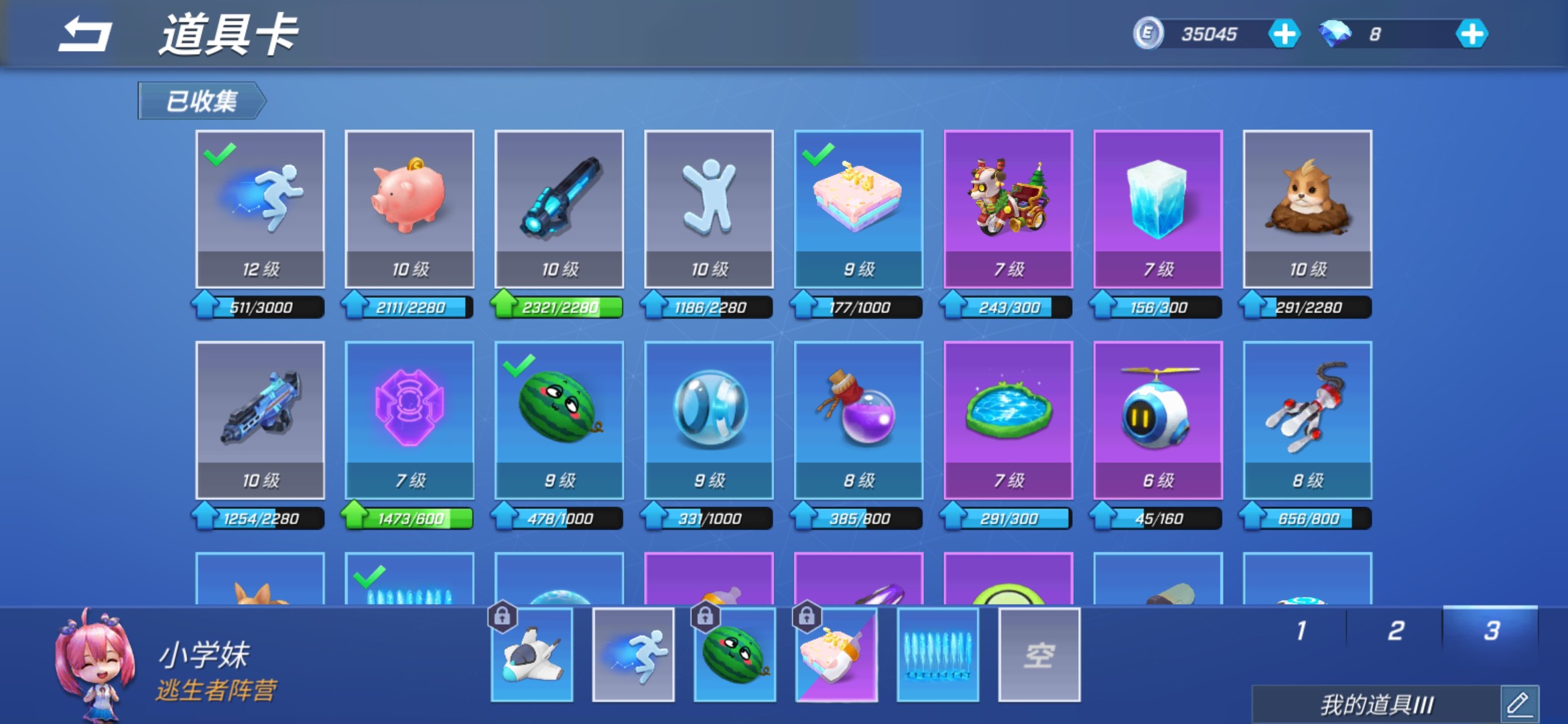Select the ice cube item card

tap(1158, 208)
